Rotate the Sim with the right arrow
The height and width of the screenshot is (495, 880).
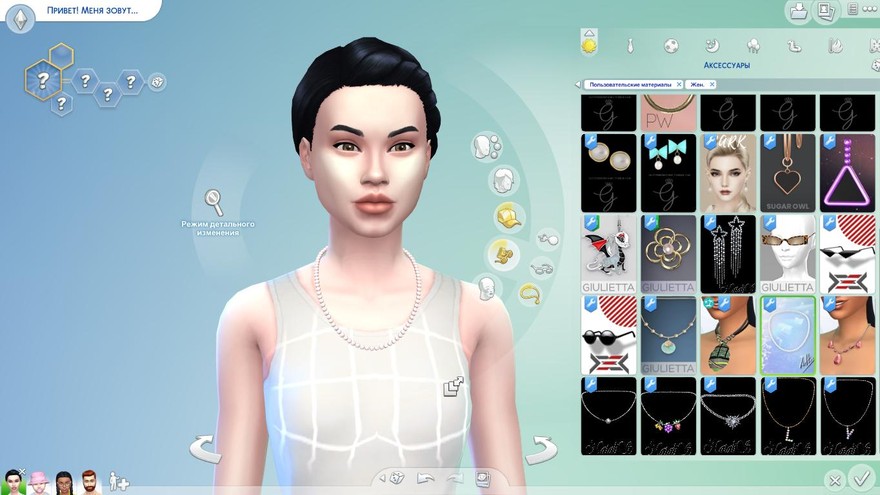(541, 449)
